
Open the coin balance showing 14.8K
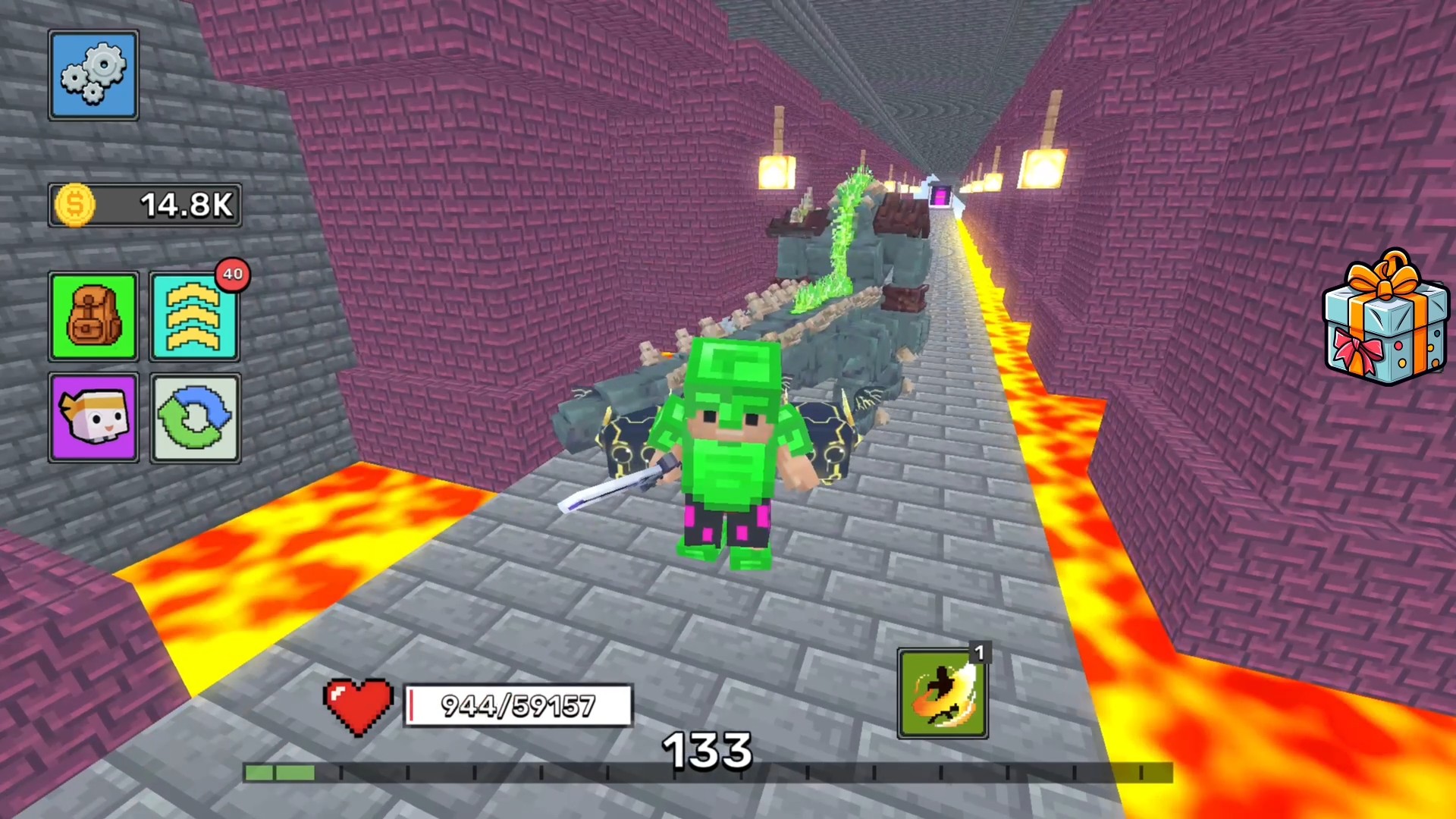[x=144, y=205]
